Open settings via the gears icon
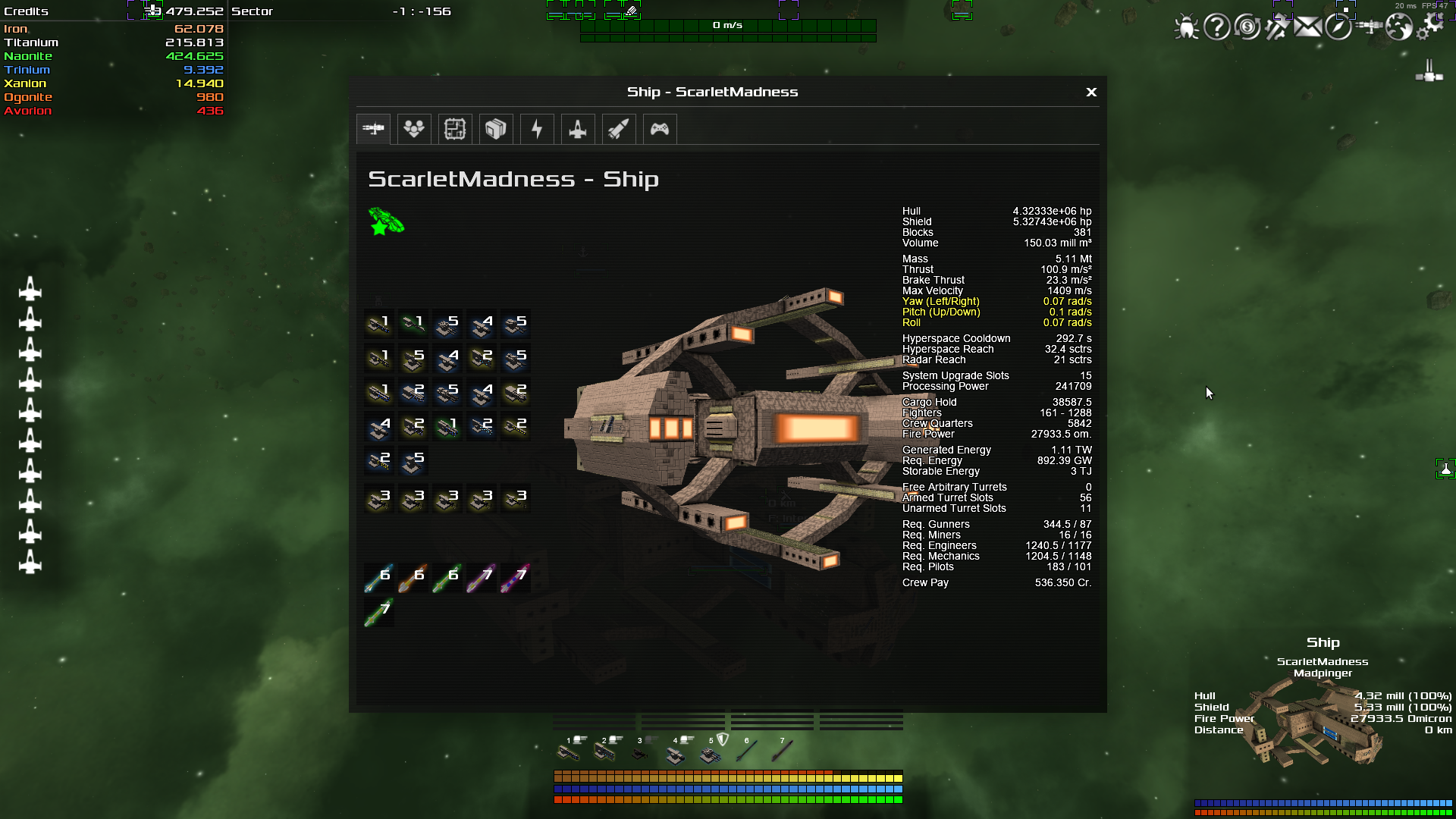Screen dimensions: 1456x819 pyautogui.click(x=1430, y=25)
